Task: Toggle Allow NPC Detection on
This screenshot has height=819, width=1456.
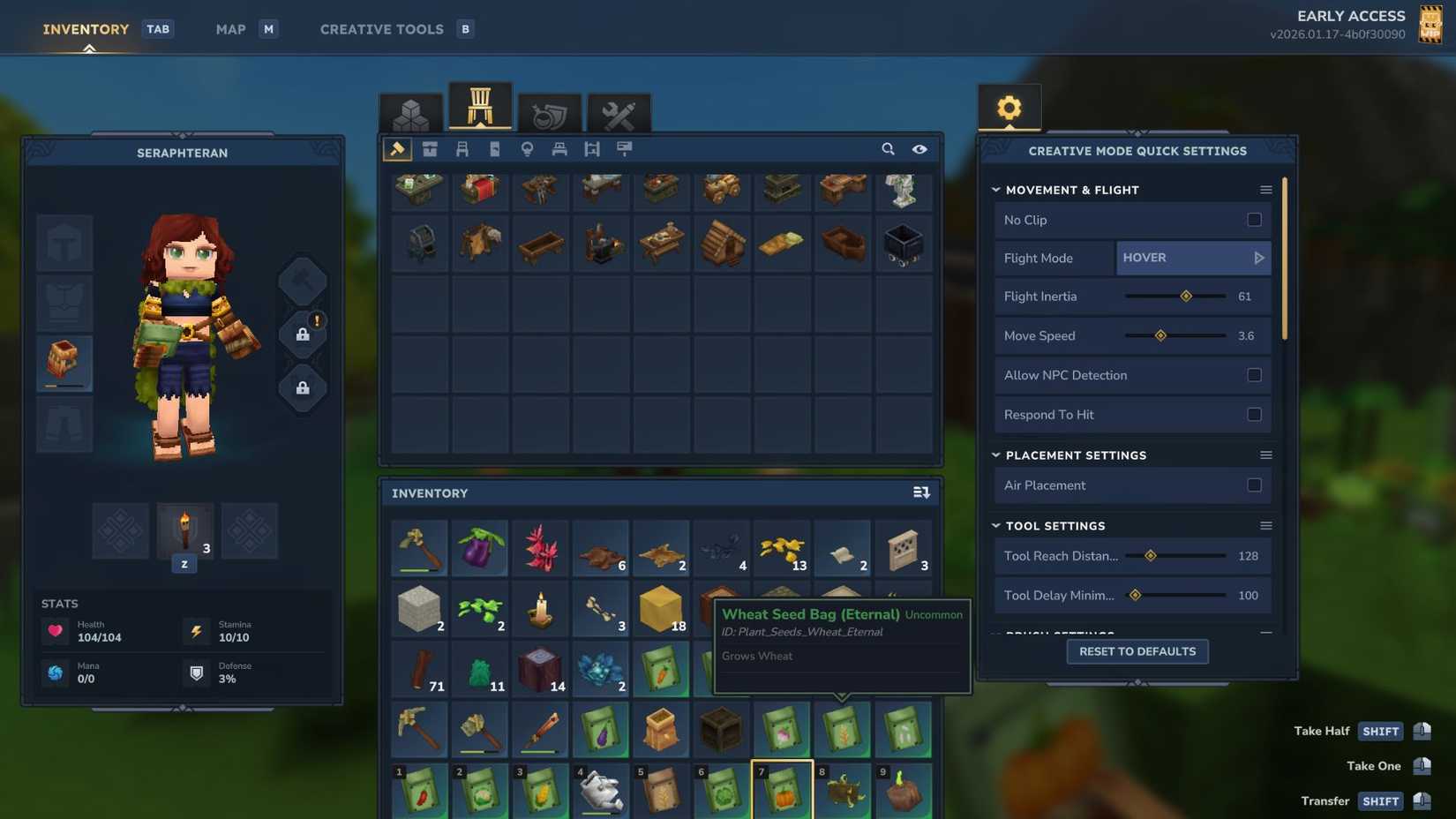Action: point(1255,375)
